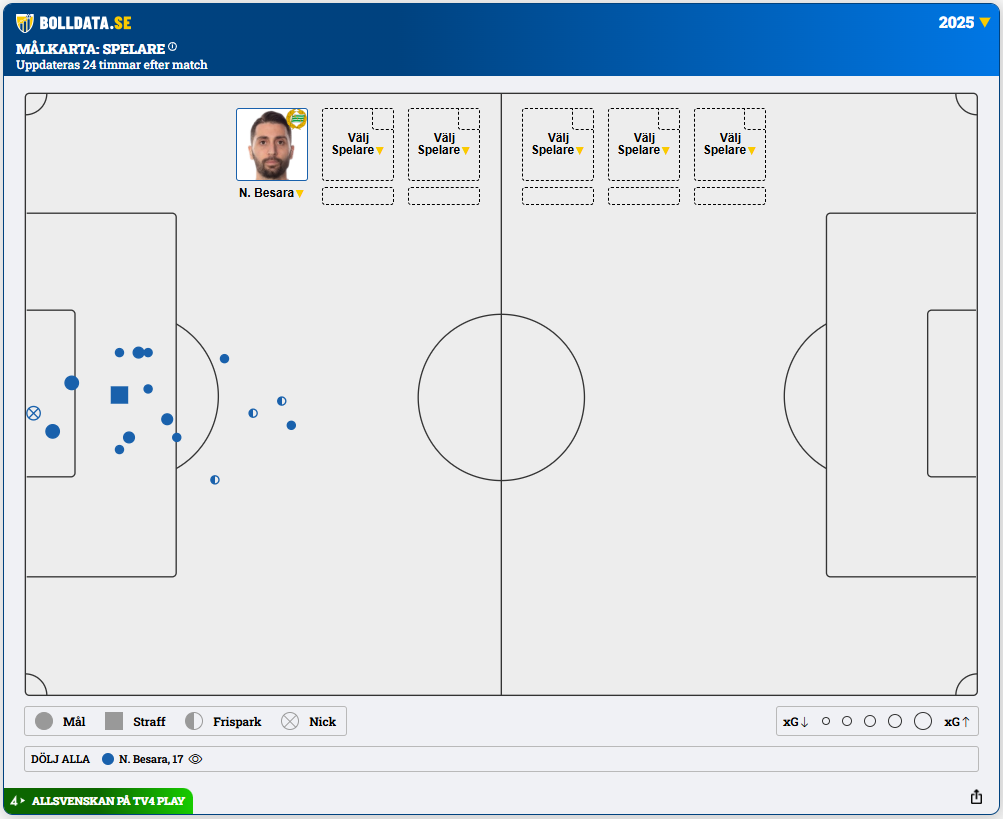This screenshot has height=819, width=1003.
Task: Open the 2025 season dropdown
Action: [x=964, y=23]
